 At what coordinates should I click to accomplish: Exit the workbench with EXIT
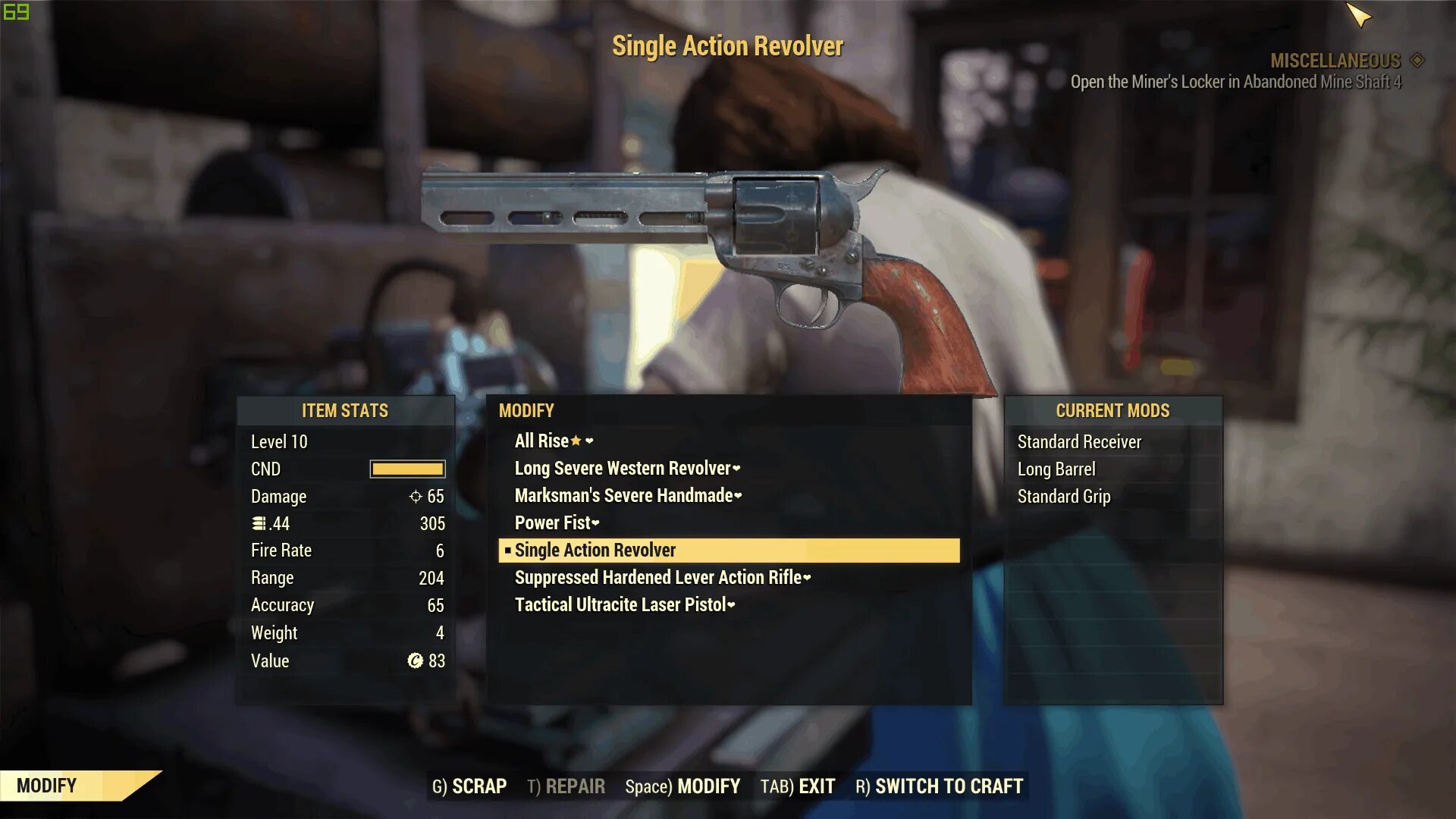pyautogui.click(x=798, y=786)
